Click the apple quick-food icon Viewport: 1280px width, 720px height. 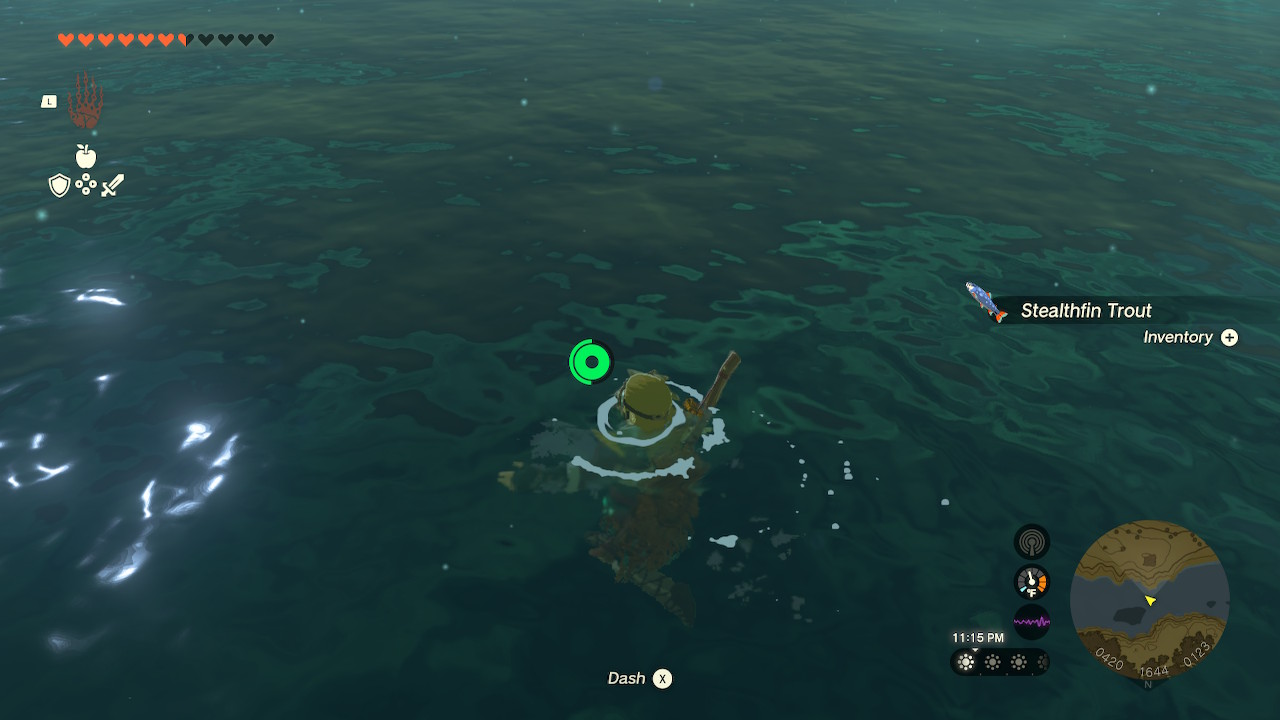click(86, 158)
